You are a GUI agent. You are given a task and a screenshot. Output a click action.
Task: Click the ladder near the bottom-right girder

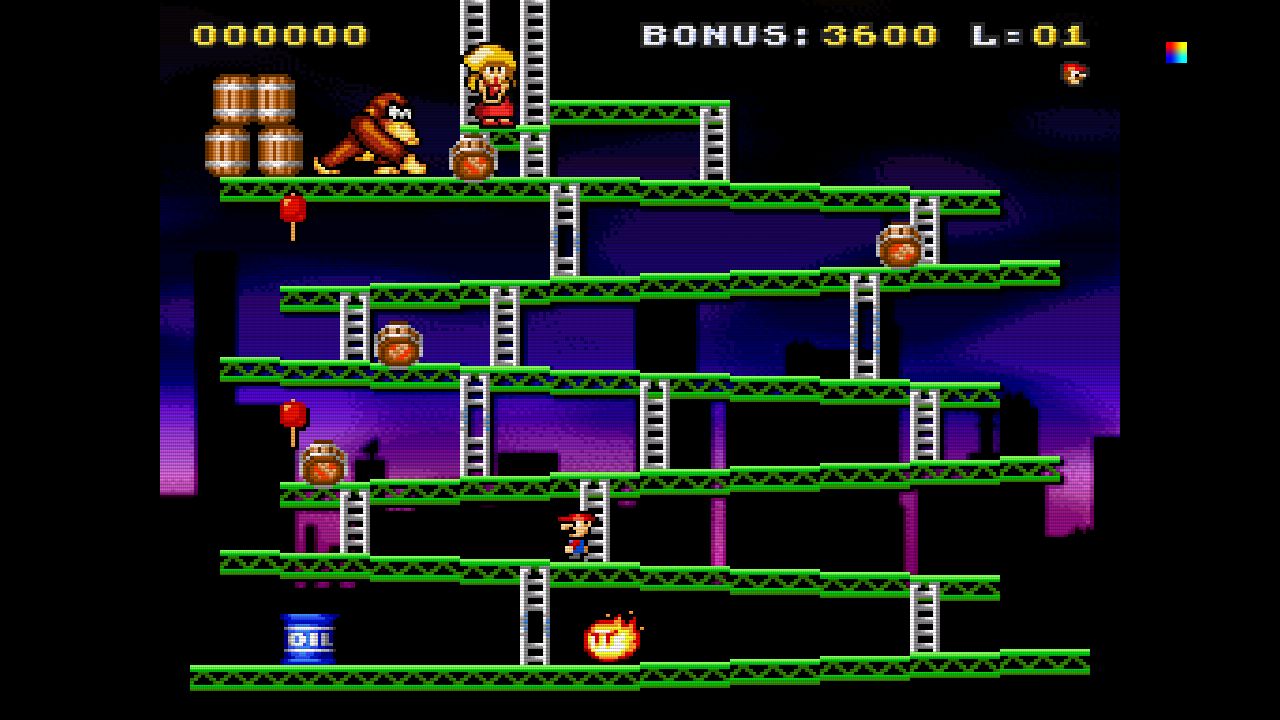(x=922, y=622)
